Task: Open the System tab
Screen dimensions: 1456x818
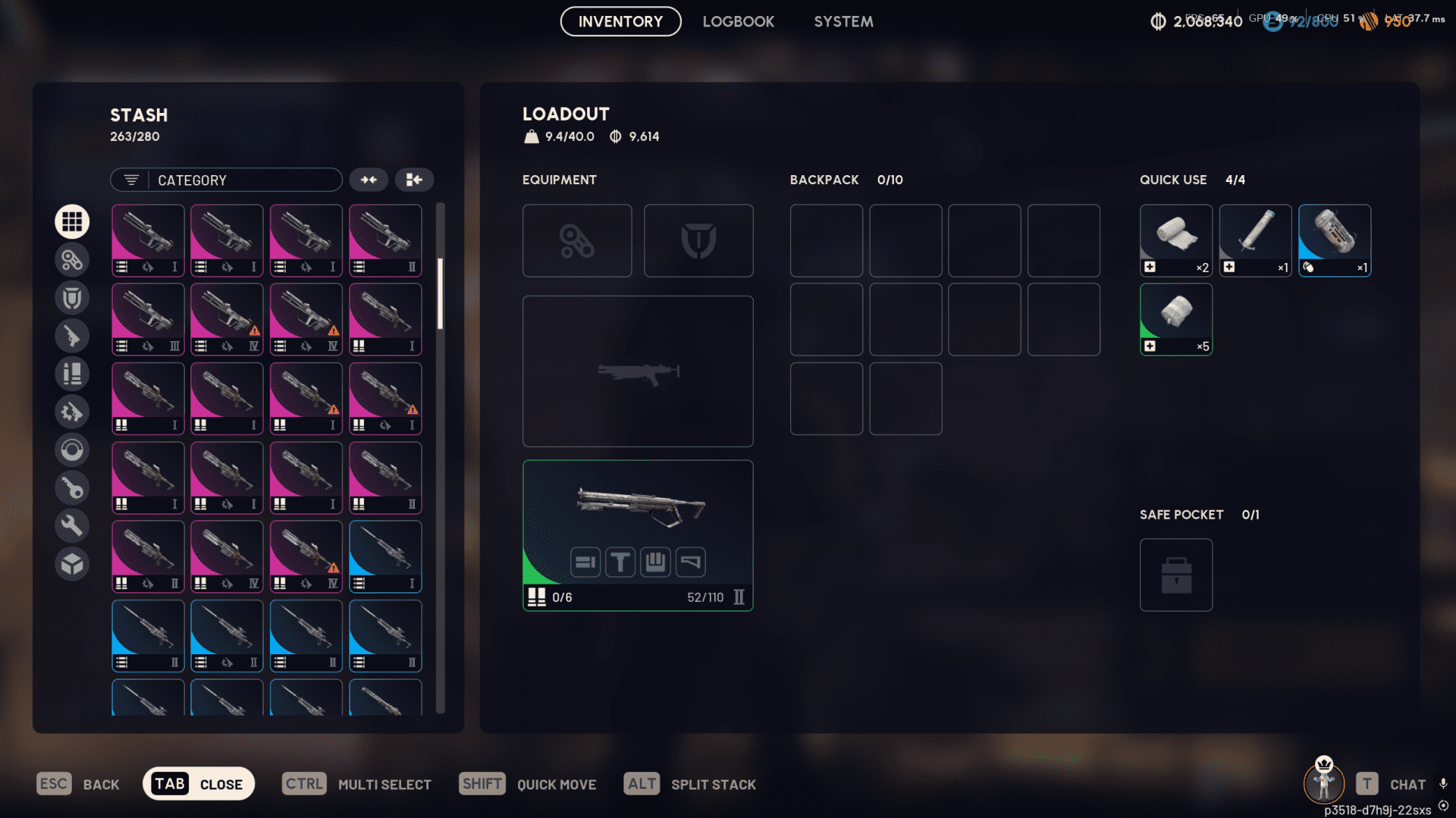Action: pos(843,21)
